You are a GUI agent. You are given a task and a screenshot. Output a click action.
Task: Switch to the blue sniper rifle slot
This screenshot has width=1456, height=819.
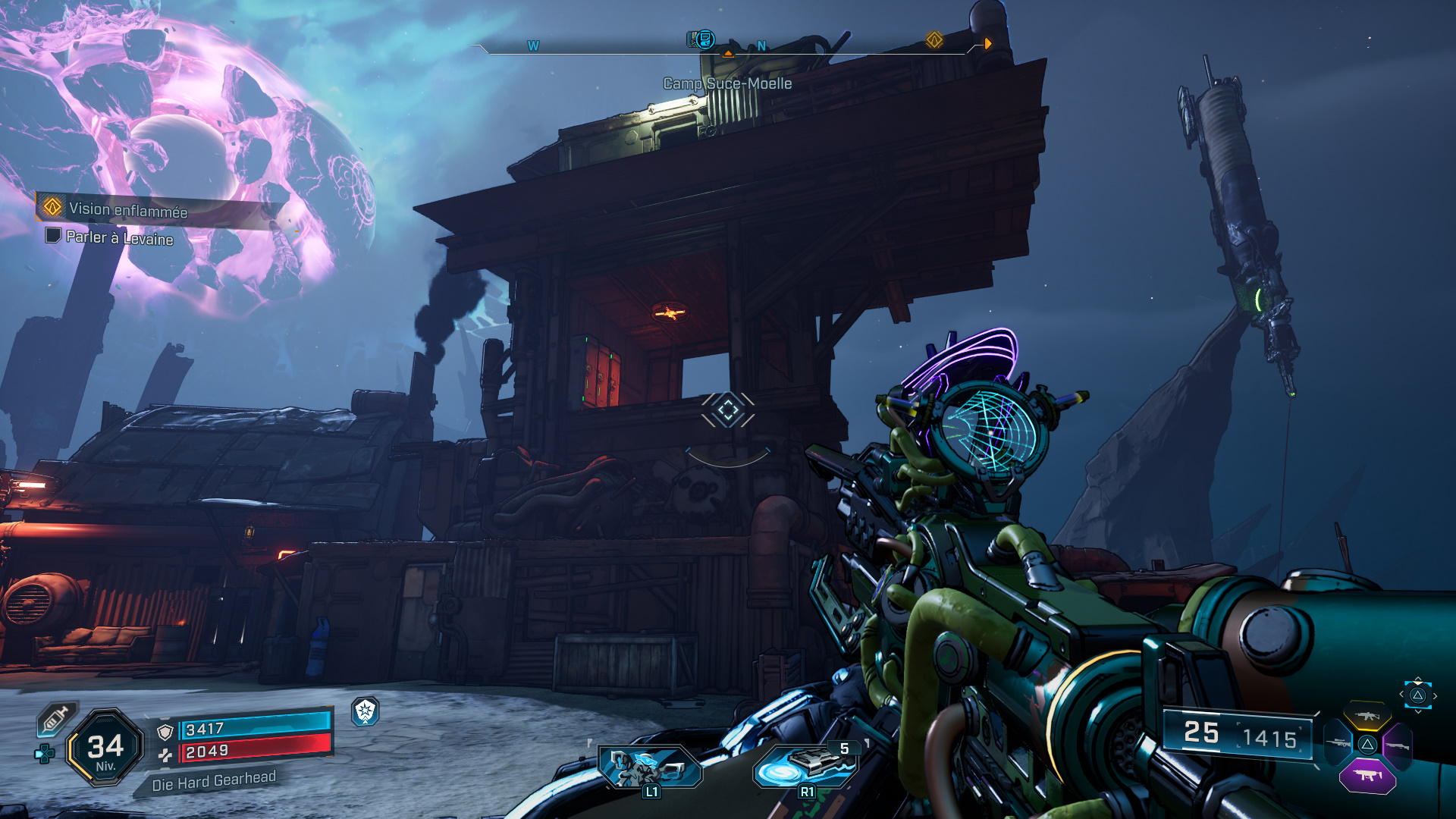(1338, 743)
